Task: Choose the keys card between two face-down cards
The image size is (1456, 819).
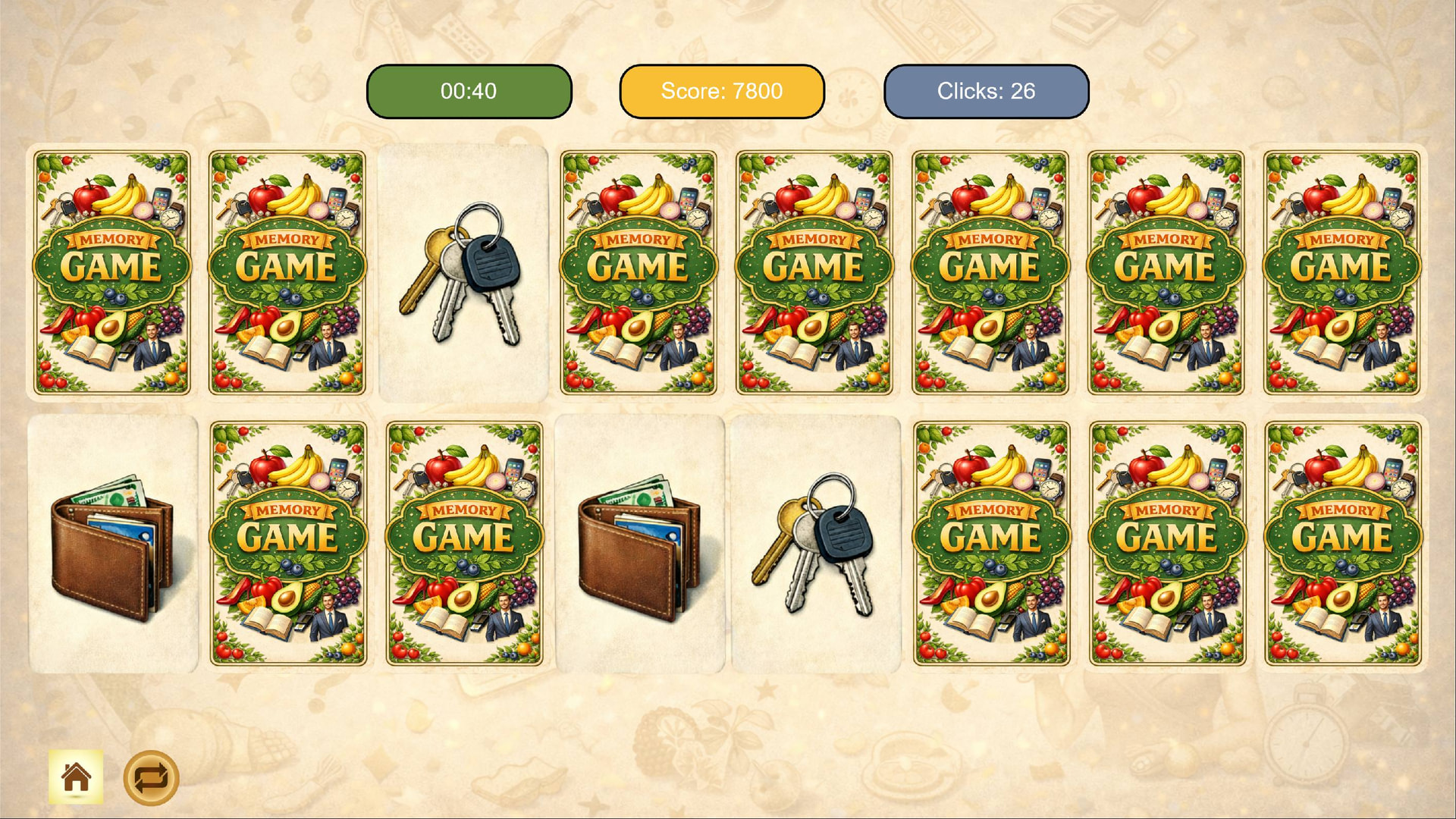Action: 463,273
